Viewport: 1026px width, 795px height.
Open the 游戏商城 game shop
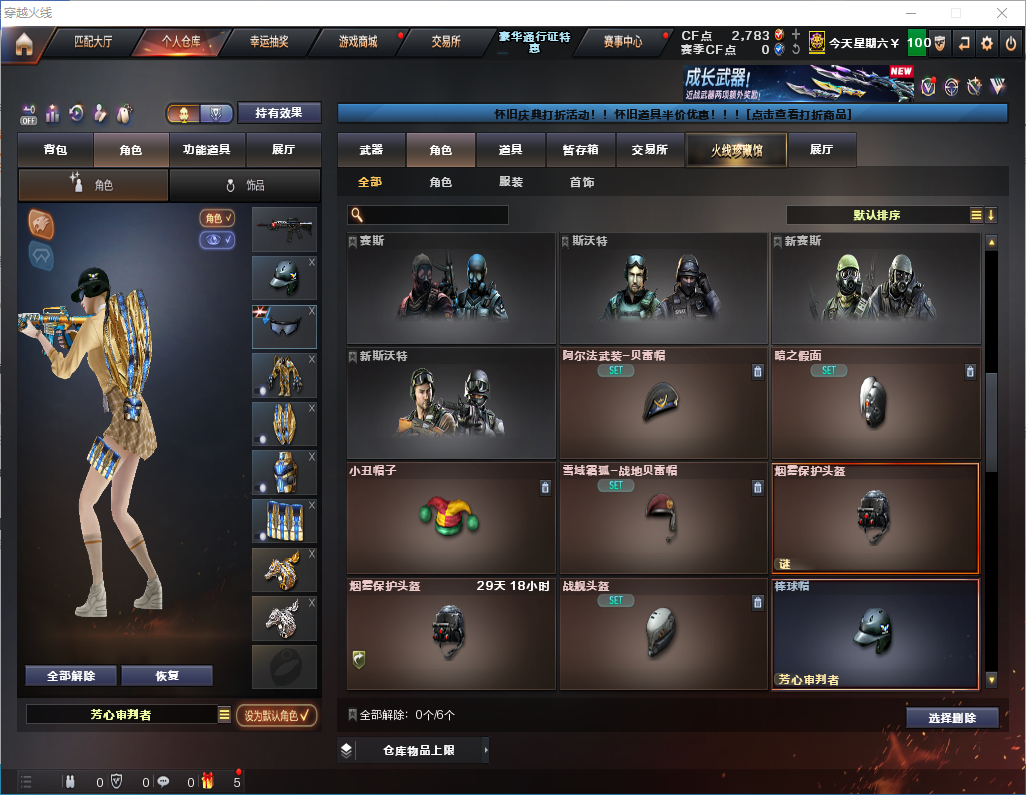[358, 42]
